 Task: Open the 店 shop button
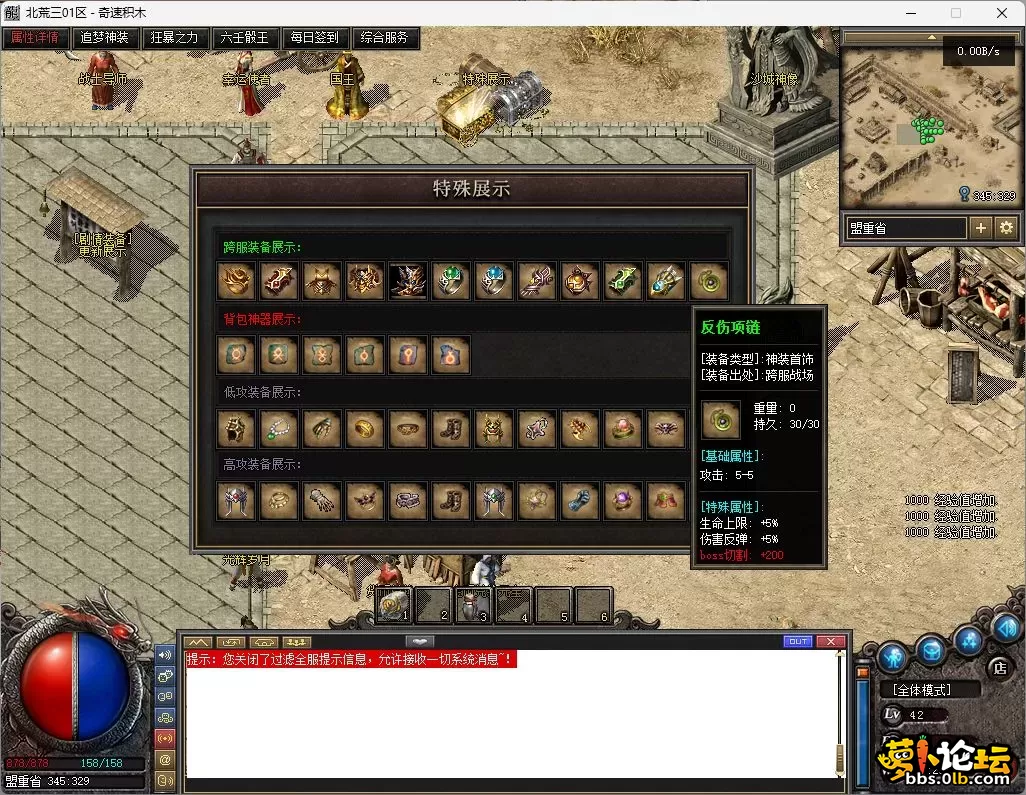[997, 667]
